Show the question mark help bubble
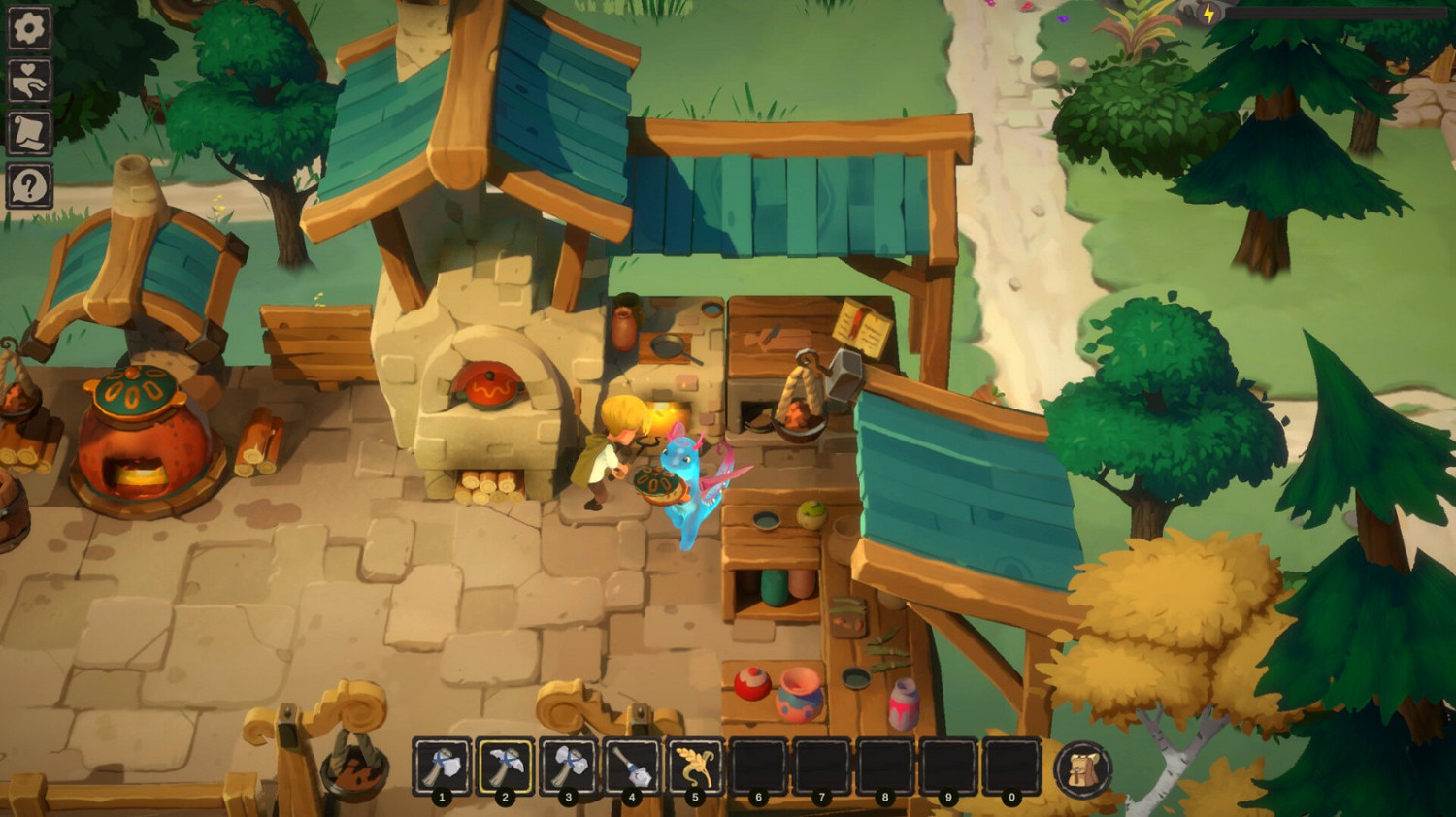 tap(29, 185)
